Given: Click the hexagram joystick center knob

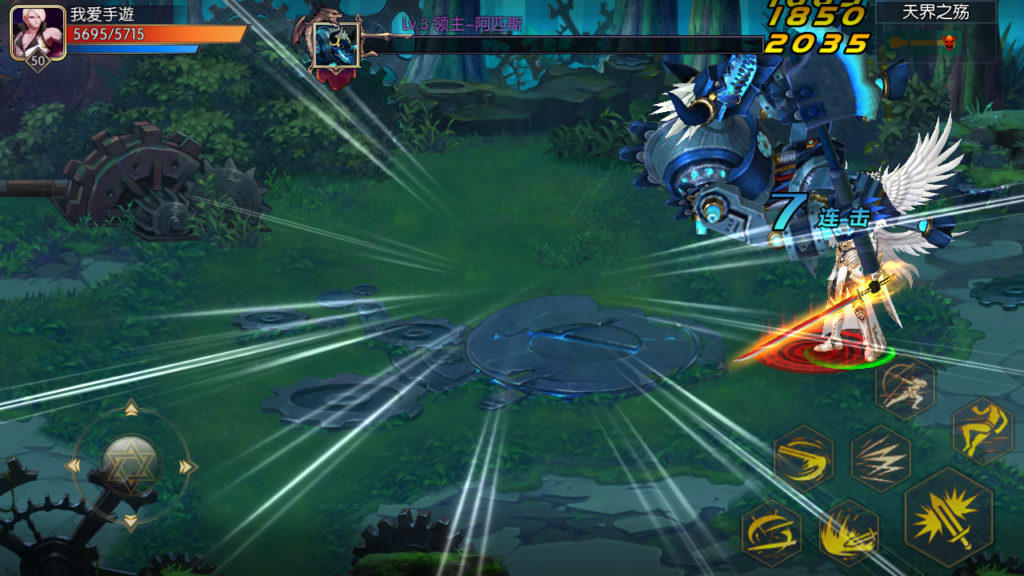Looking at the screenshot, I should (x=130, y=465).
